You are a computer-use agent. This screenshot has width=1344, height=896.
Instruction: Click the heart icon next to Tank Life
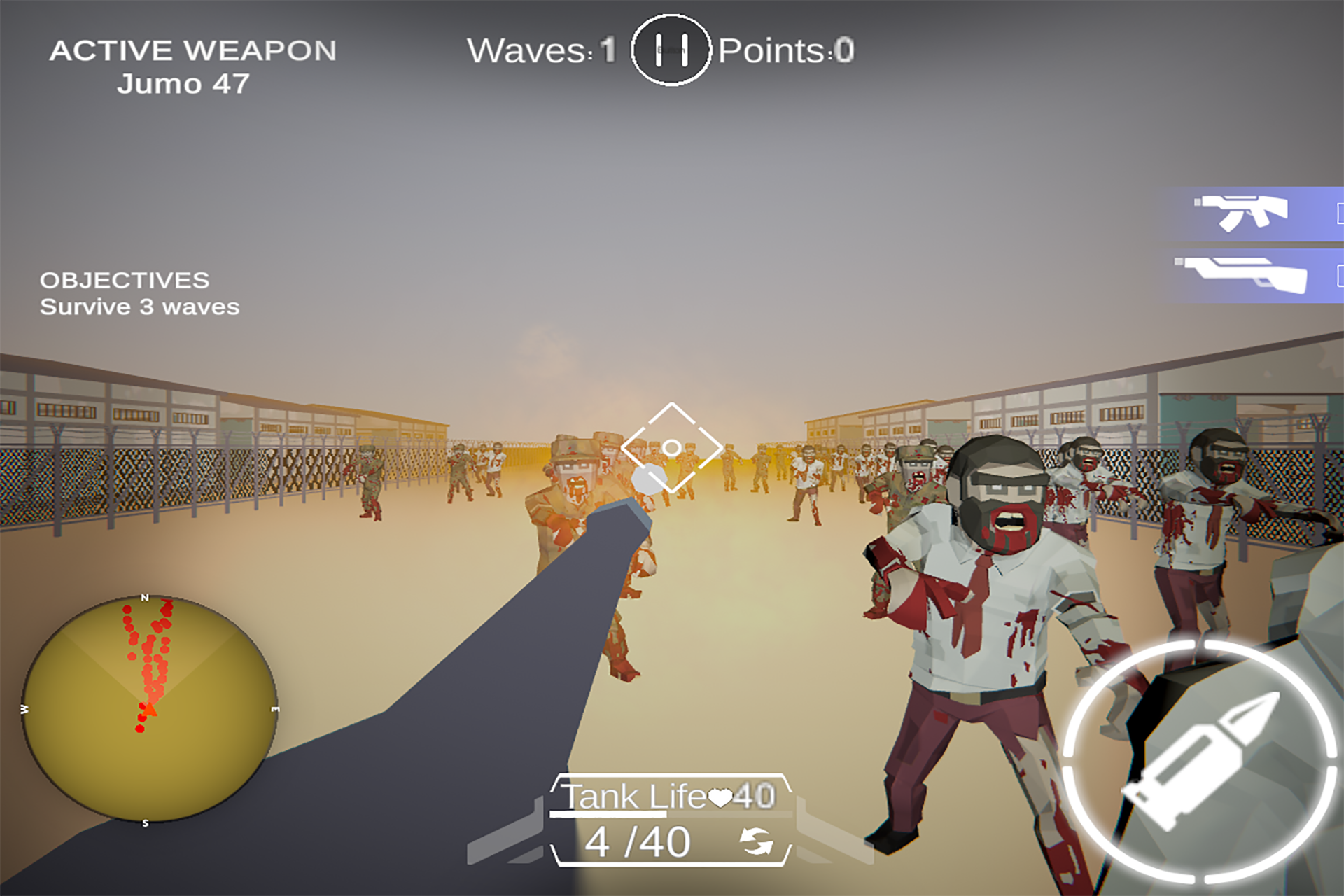(x=721, y=798)
